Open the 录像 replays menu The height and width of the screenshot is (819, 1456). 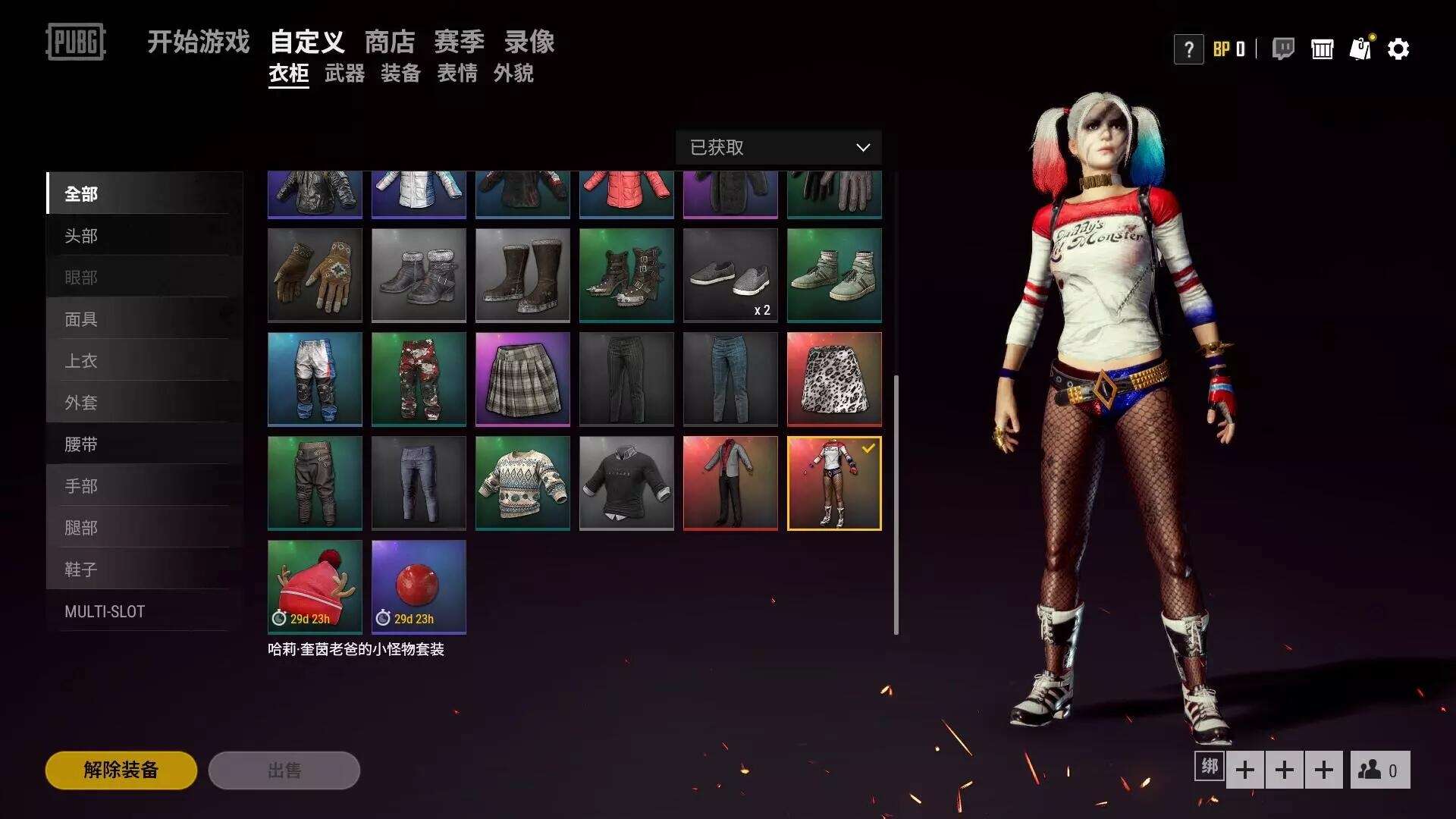529,42
